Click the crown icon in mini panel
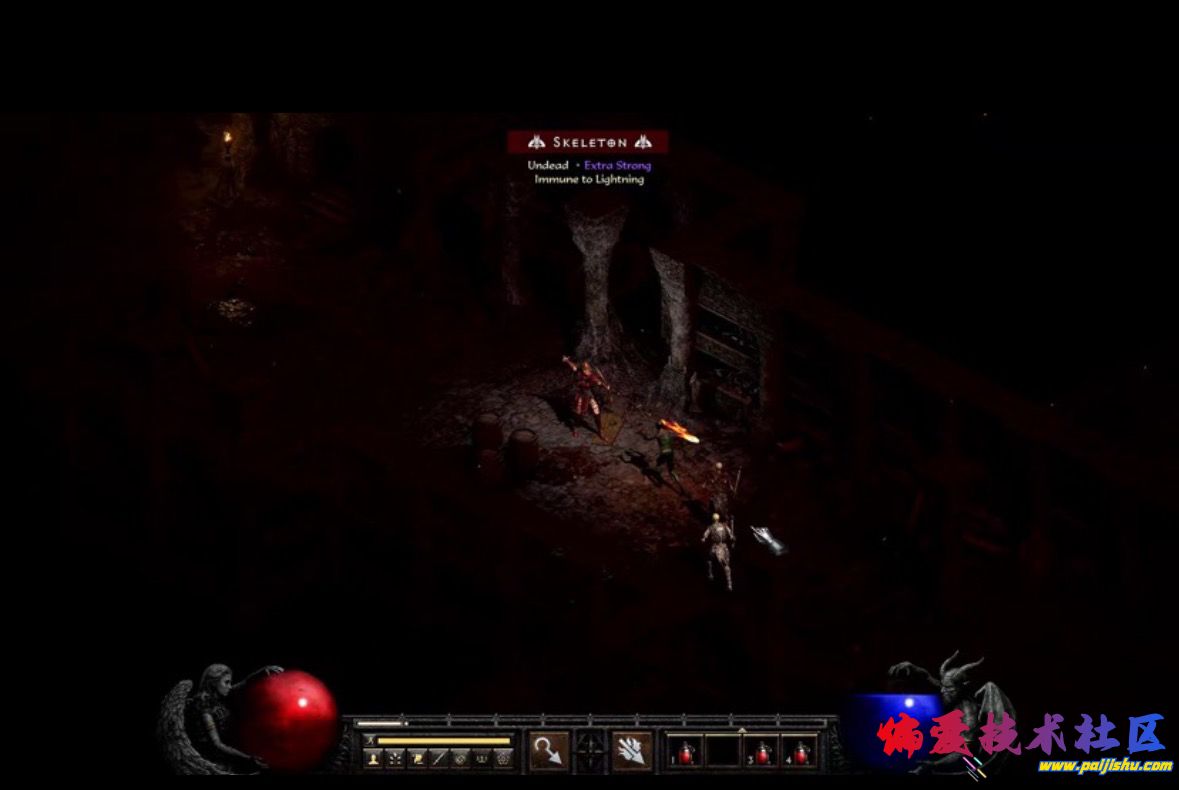The width and height of the screenshot is (1179, 790). (482, 759)
